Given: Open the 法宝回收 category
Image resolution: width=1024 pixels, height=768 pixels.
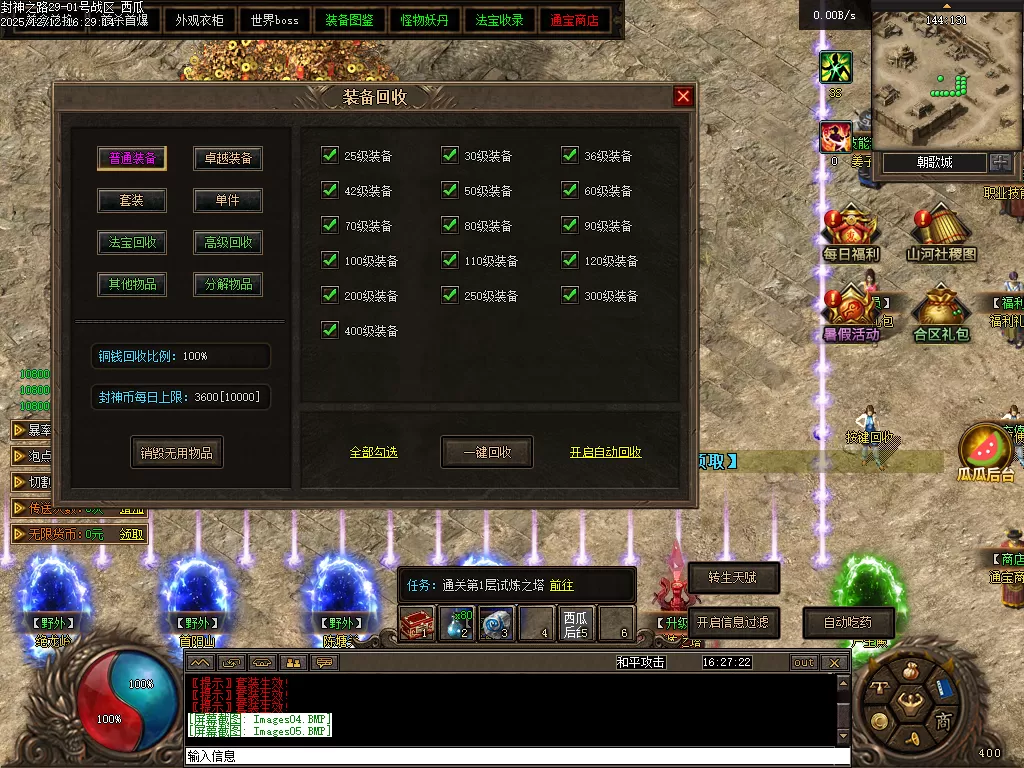Looking at the screenshot, I should pos(132,242).
